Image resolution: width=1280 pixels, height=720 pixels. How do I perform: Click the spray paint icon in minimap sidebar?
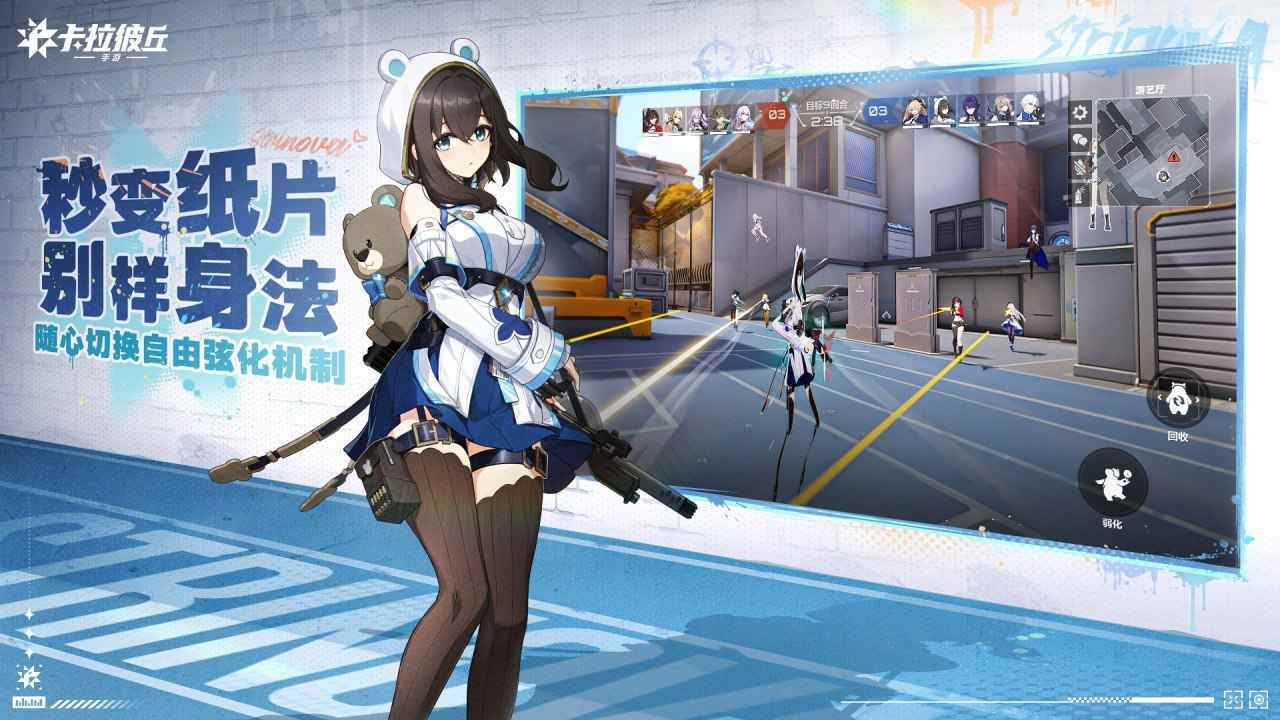[1078, 193]
